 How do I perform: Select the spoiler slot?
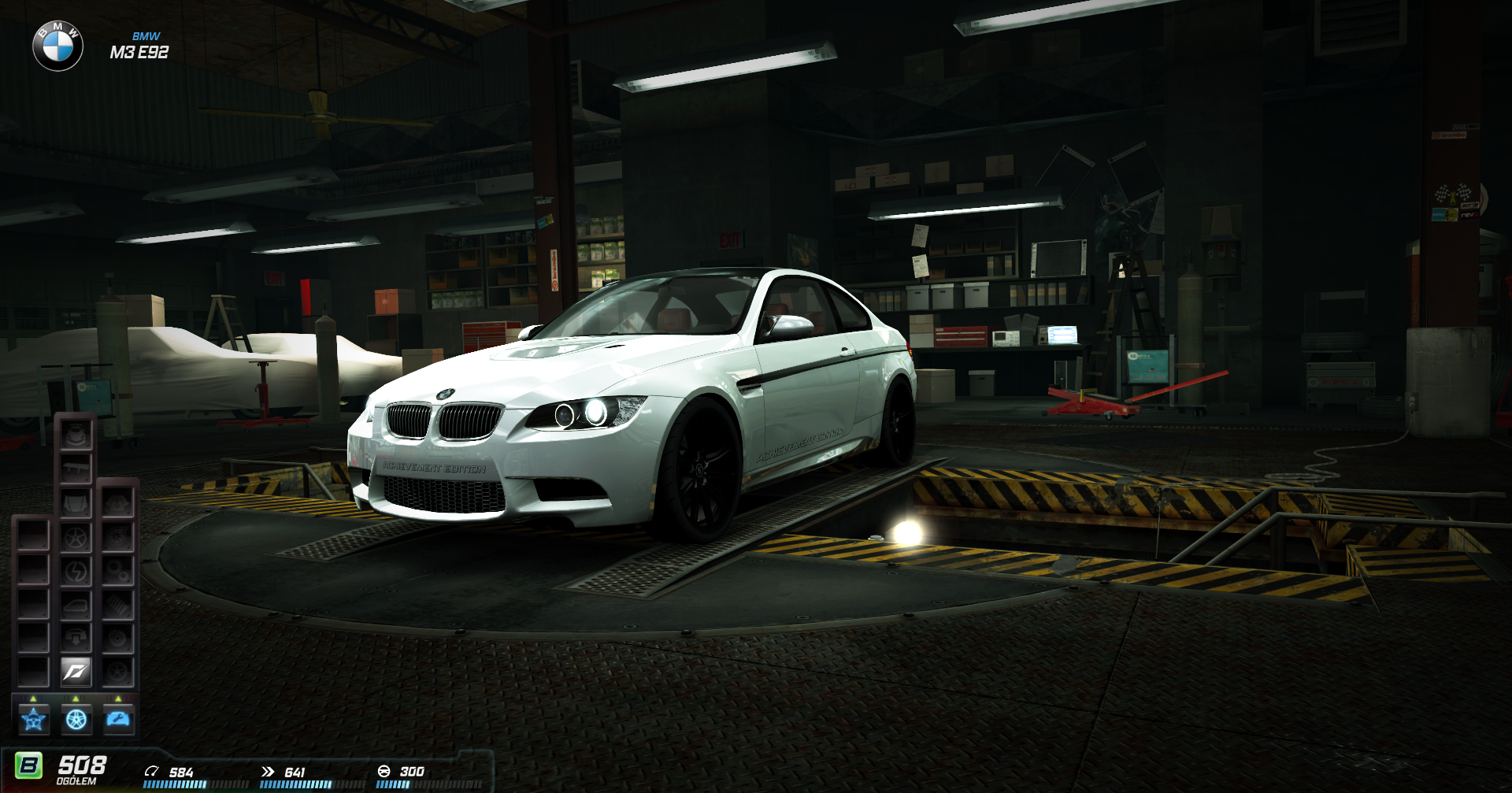(x=76, y=469)
